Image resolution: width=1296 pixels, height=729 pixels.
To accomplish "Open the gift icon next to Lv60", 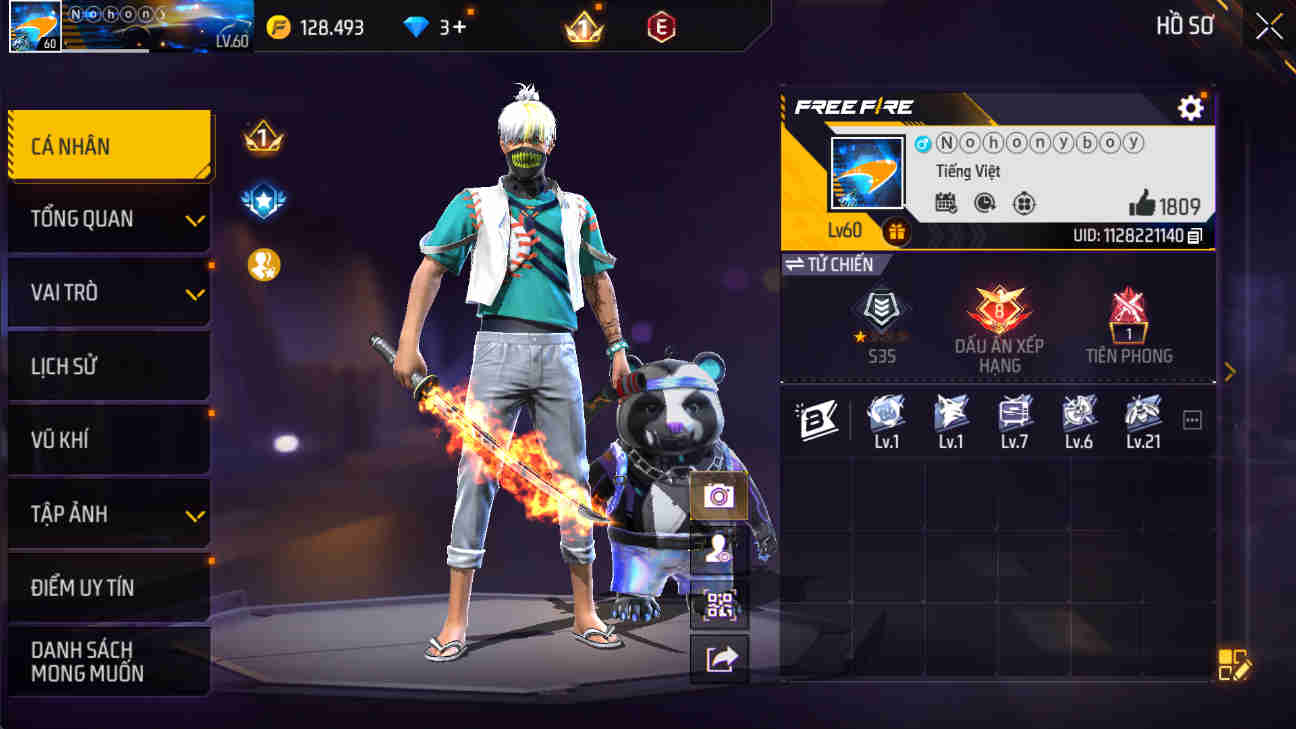I will [895, 232].
